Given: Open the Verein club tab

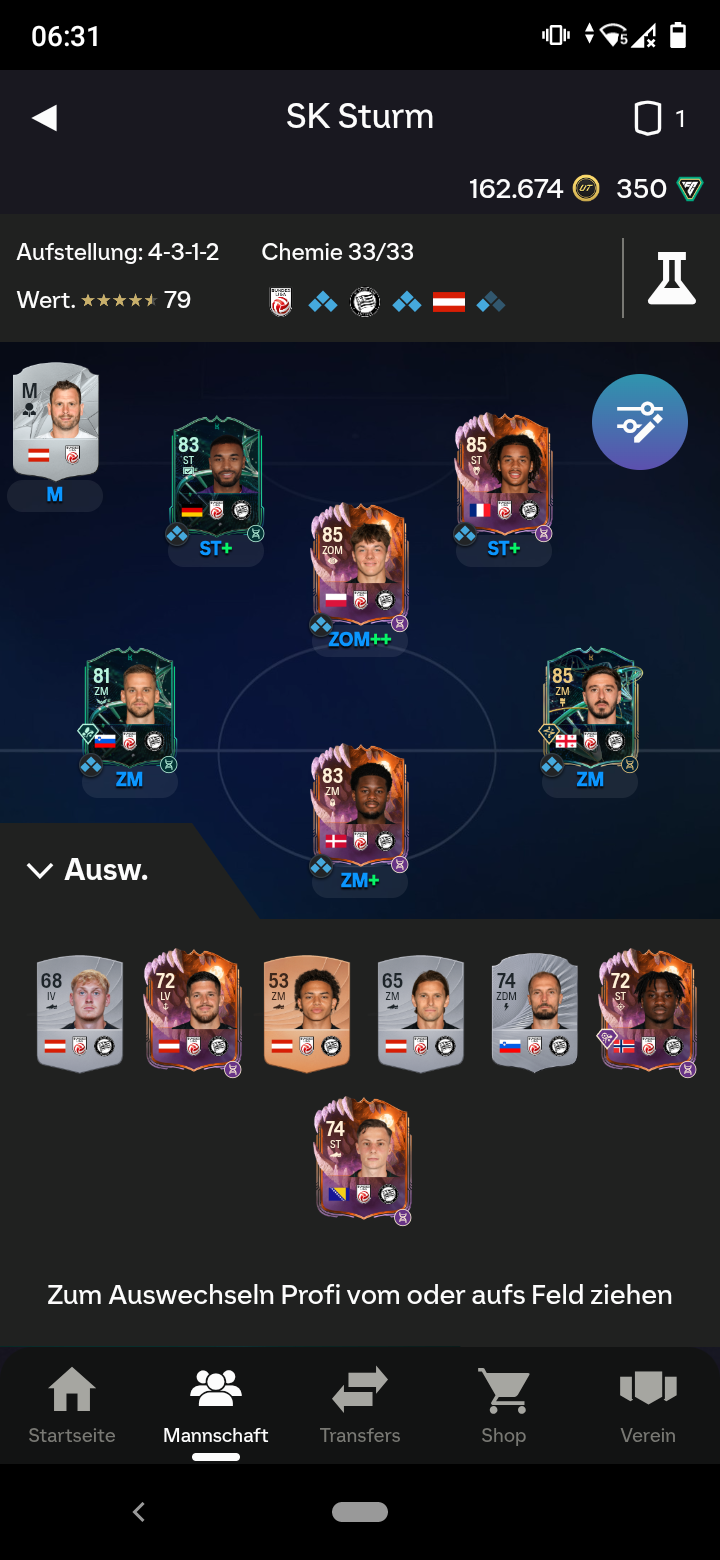Looking at the screenshot, I should (x=648, y=1406).
